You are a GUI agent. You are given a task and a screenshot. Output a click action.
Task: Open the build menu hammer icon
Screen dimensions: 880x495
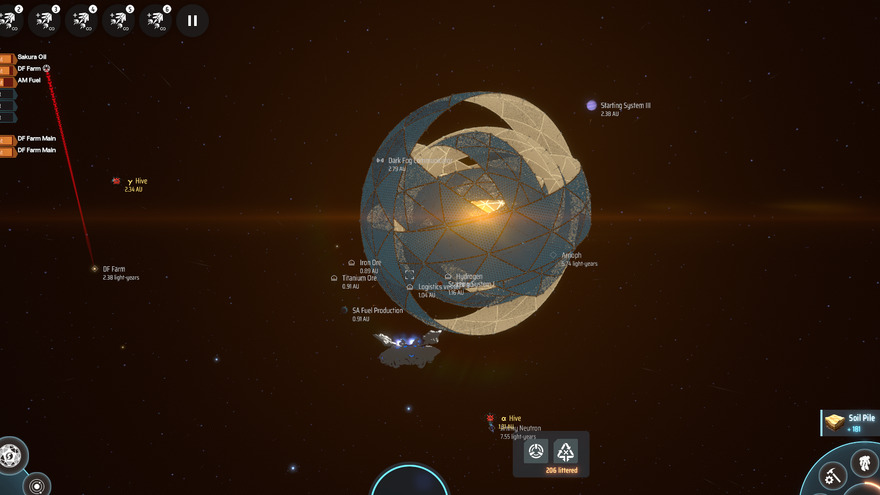pyautogui.click(x=831, y=477)
